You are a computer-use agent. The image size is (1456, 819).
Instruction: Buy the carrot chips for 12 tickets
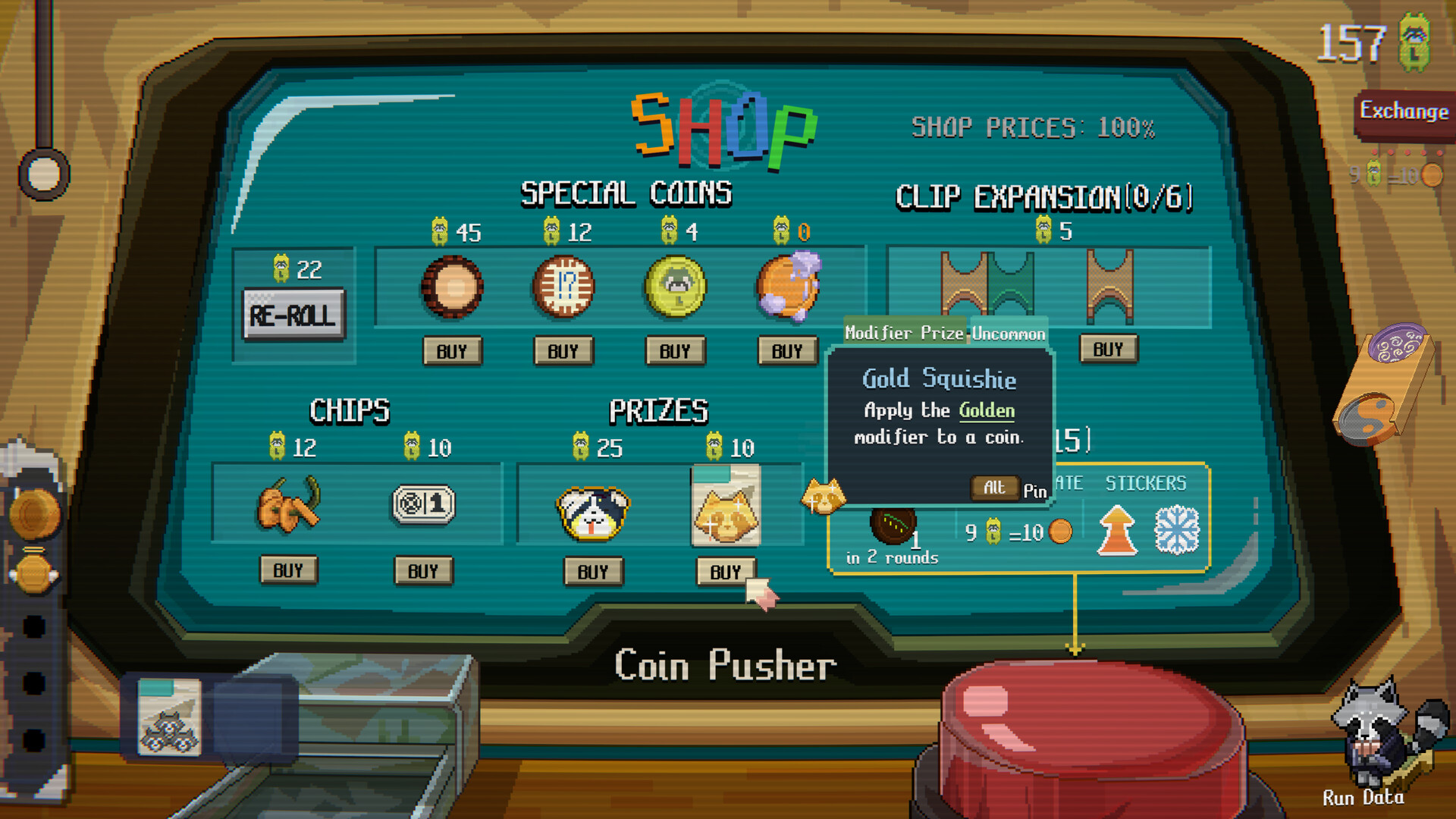[289, 570]
